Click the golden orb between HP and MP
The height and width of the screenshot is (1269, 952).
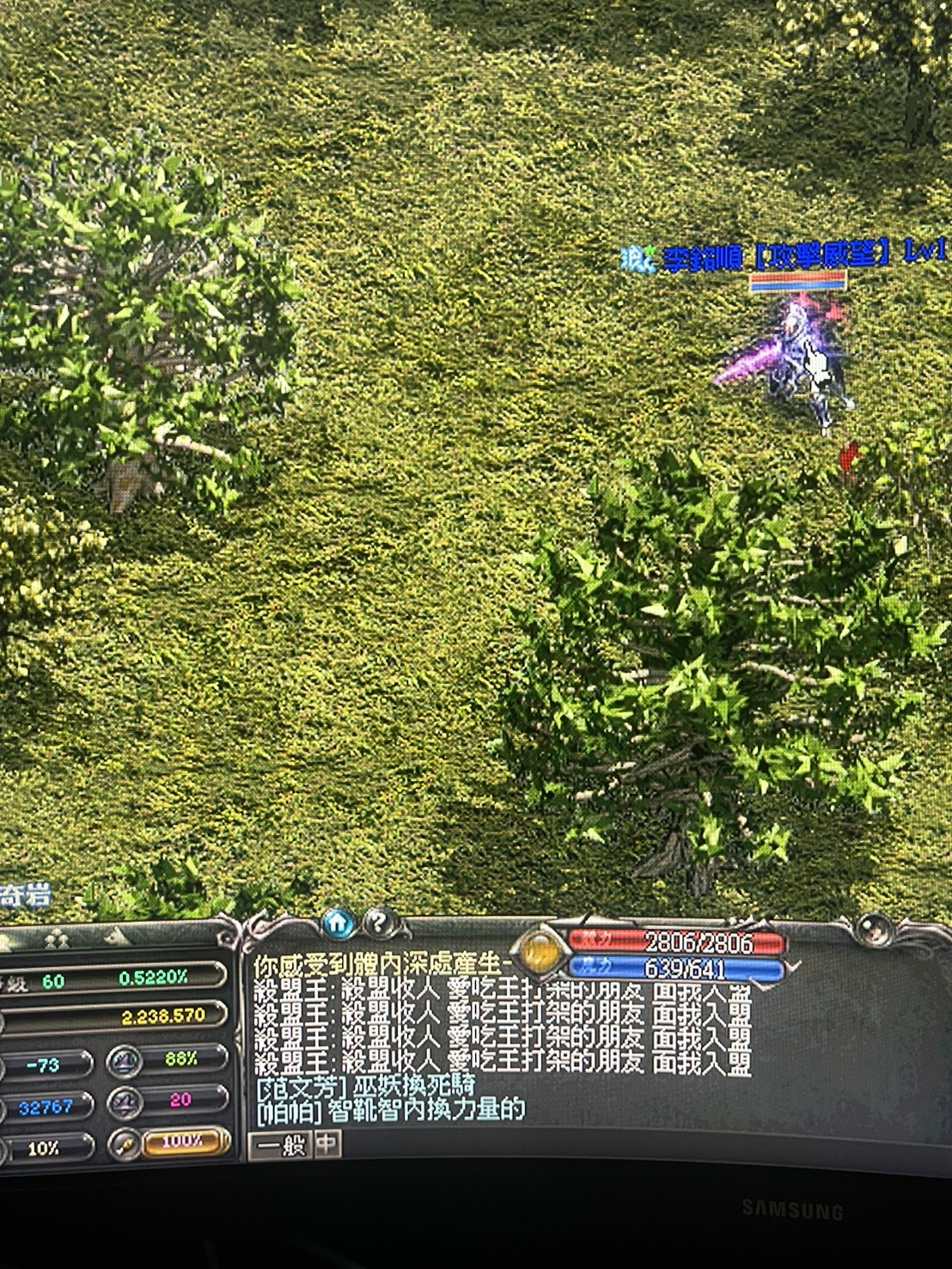[x=540, y=953]
